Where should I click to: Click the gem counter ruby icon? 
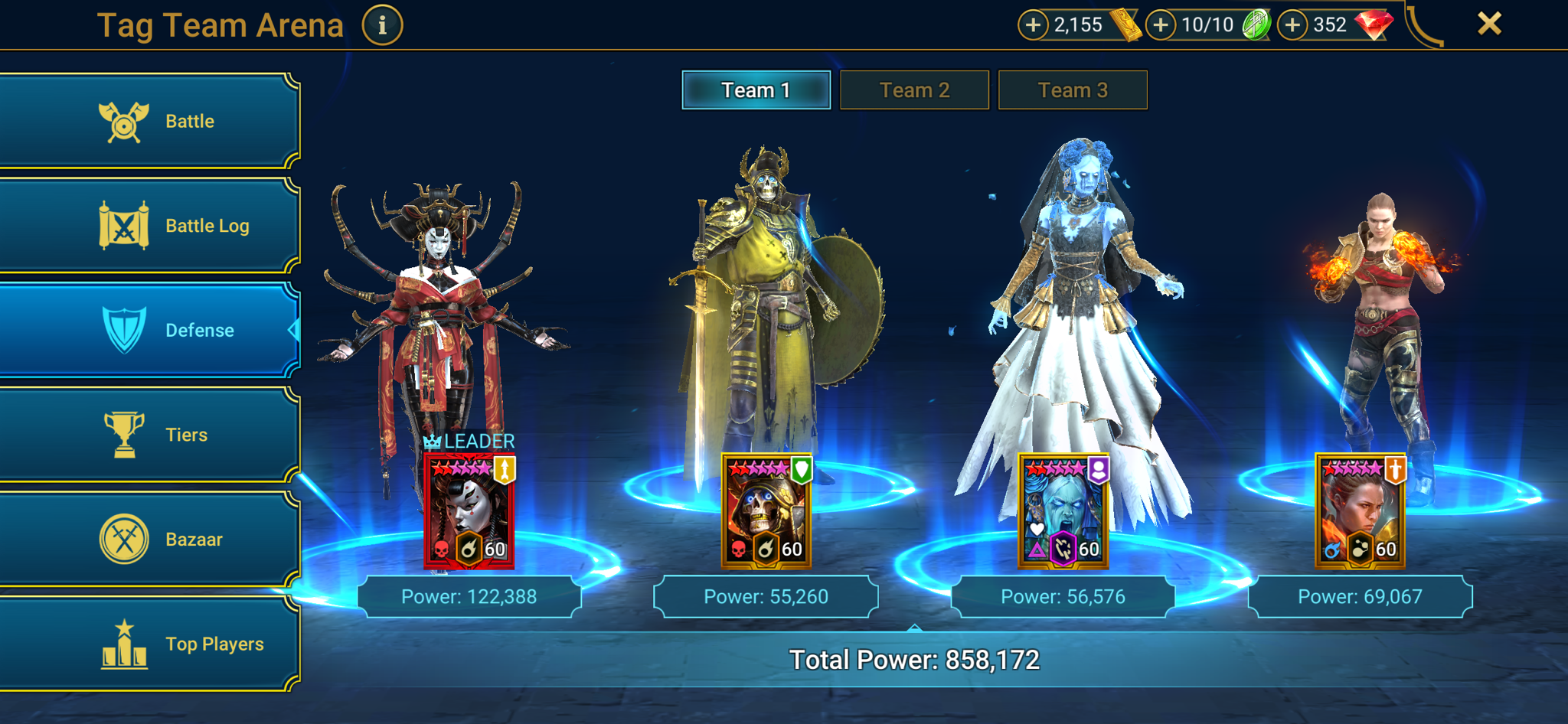click(1375, 23)
